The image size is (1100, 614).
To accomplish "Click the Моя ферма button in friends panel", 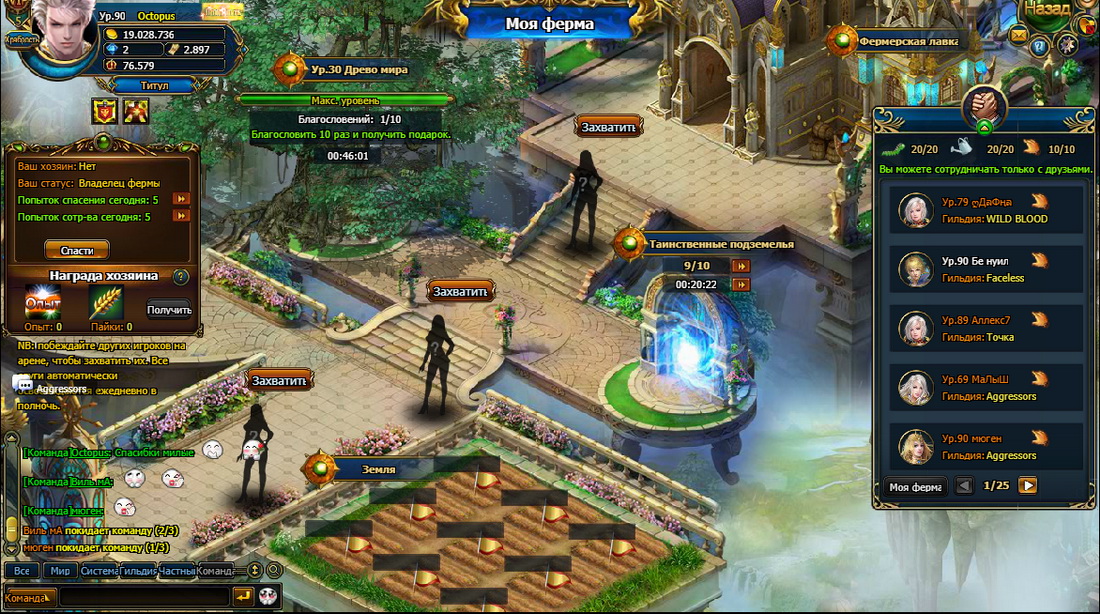I will tap(914, 487).
